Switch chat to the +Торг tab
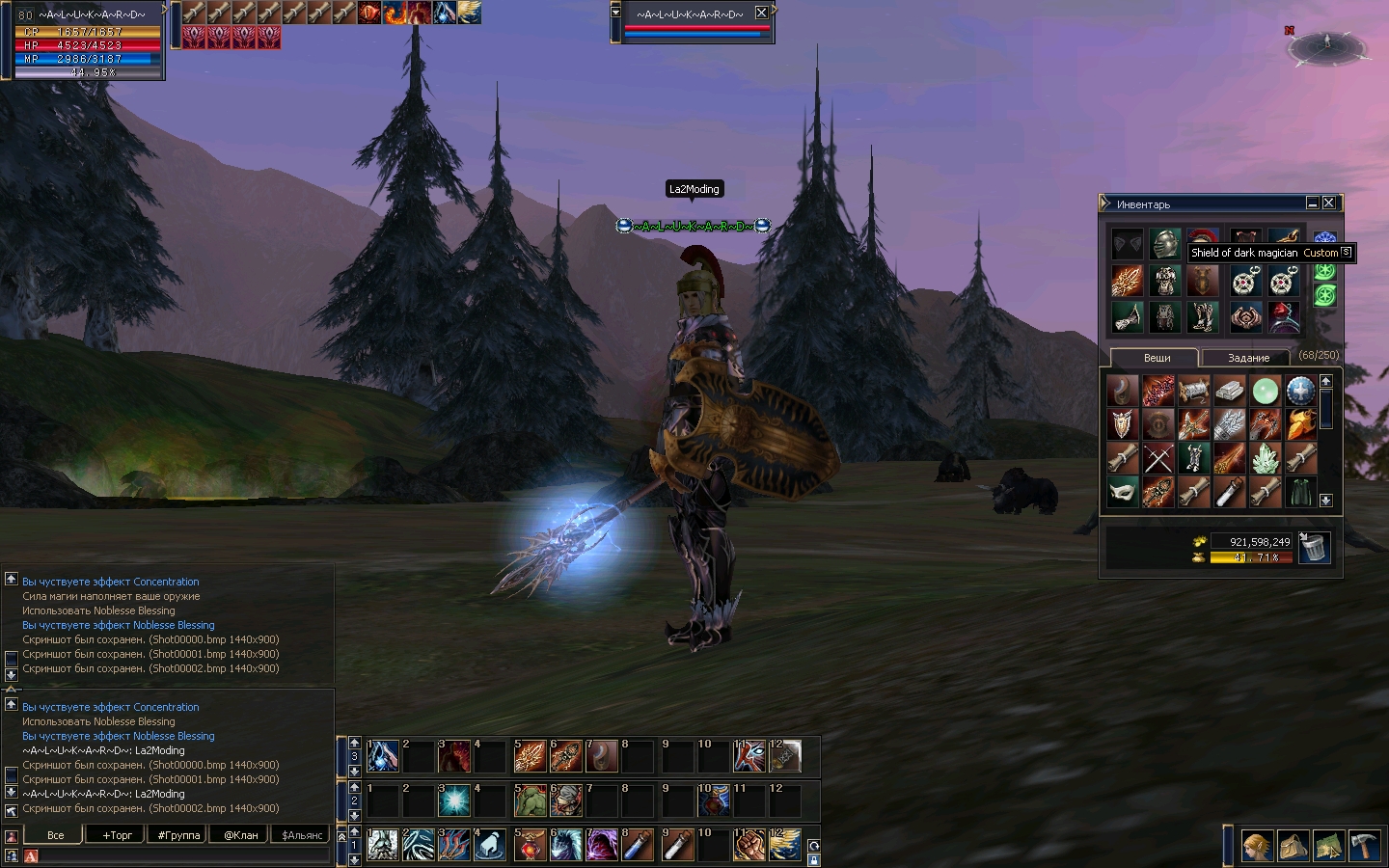Image resolution: width=1389 pixels, height=868 pixels. coord(118,835)
